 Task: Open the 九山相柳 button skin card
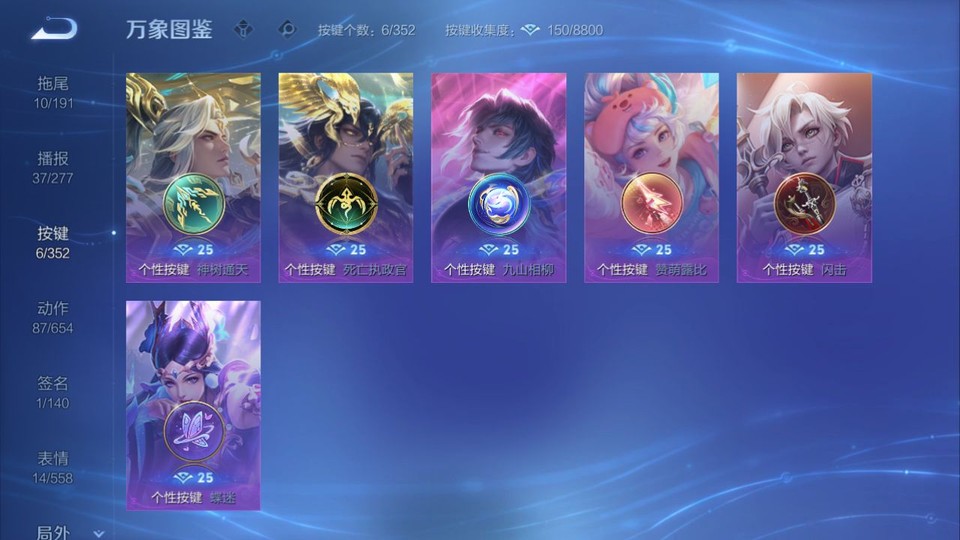498,177
